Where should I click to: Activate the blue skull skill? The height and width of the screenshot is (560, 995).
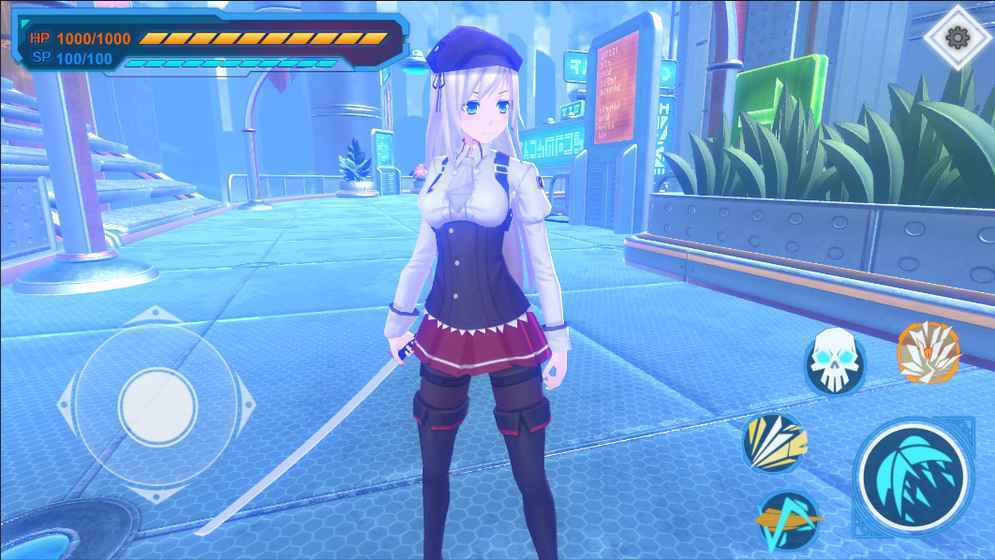(x=835, y=361)
